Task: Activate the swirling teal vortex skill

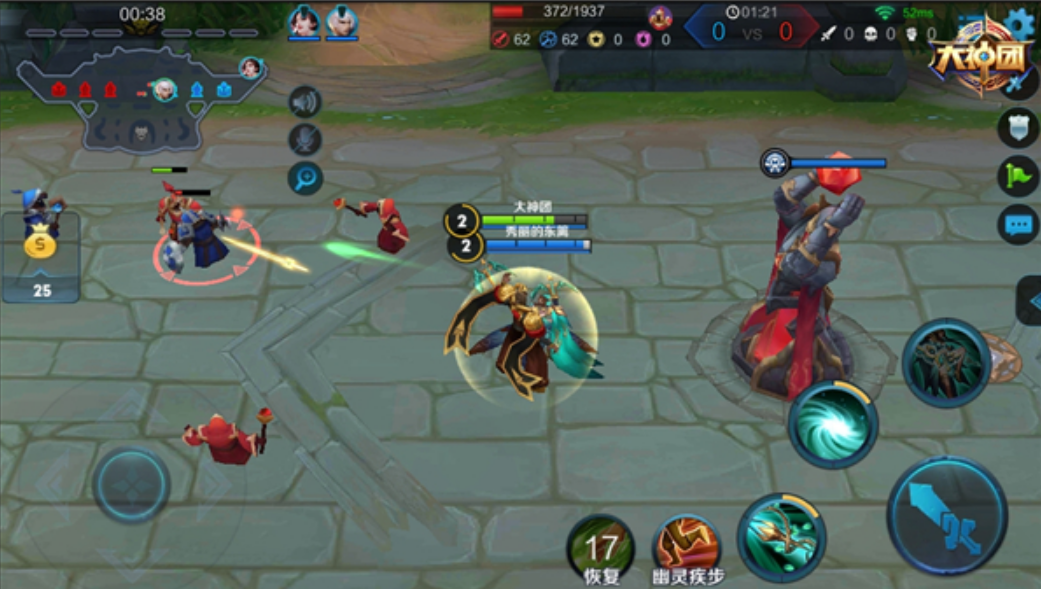Action: pyautogui.click(x=832, y=424)
